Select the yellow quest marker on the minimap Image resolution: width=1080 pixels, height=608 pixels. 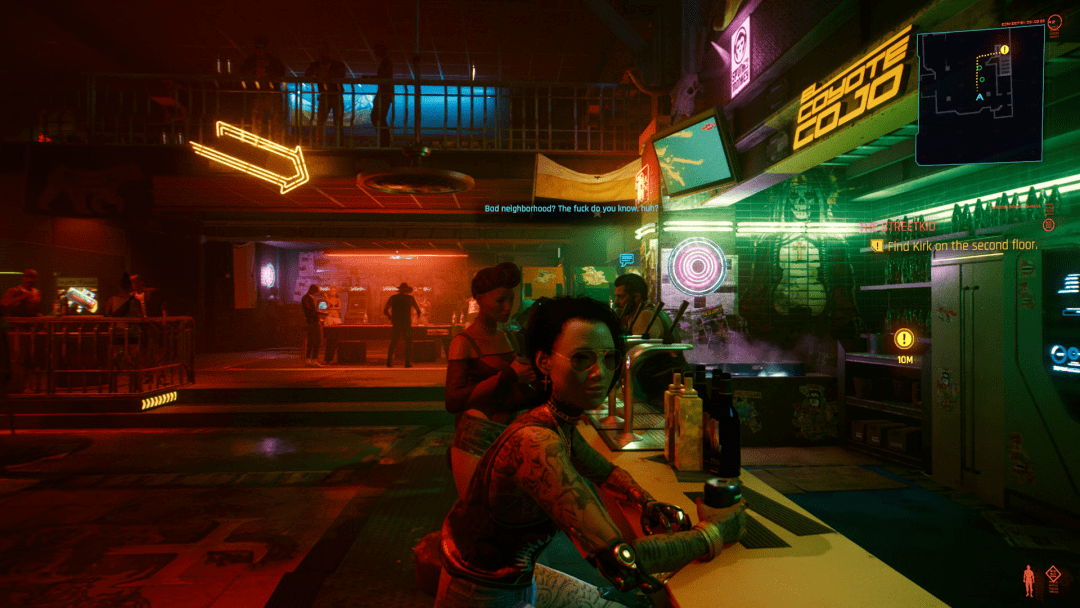click(1004, 49)
